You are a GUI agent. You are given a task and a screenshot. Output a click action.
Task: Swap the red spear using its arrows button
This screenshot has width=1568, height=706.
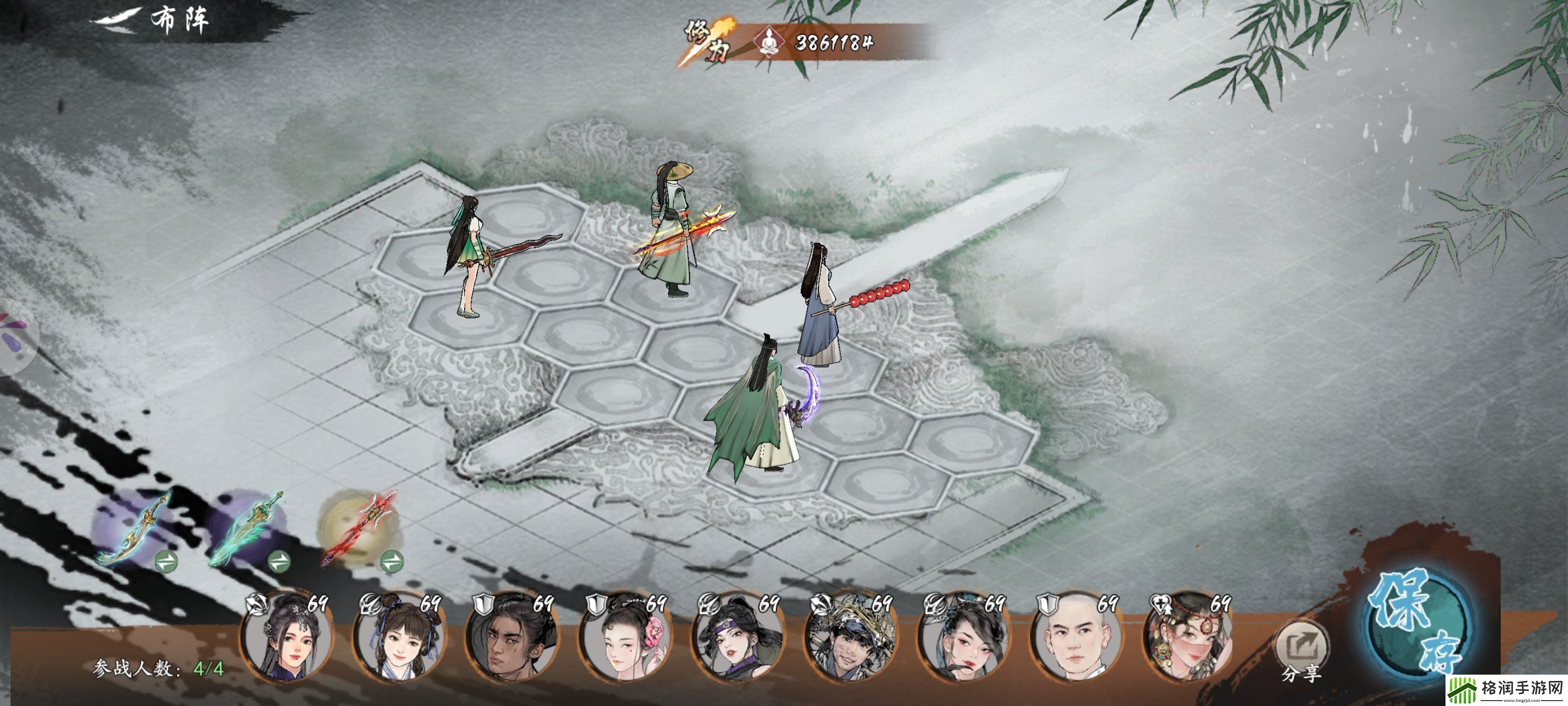(392, 561)
